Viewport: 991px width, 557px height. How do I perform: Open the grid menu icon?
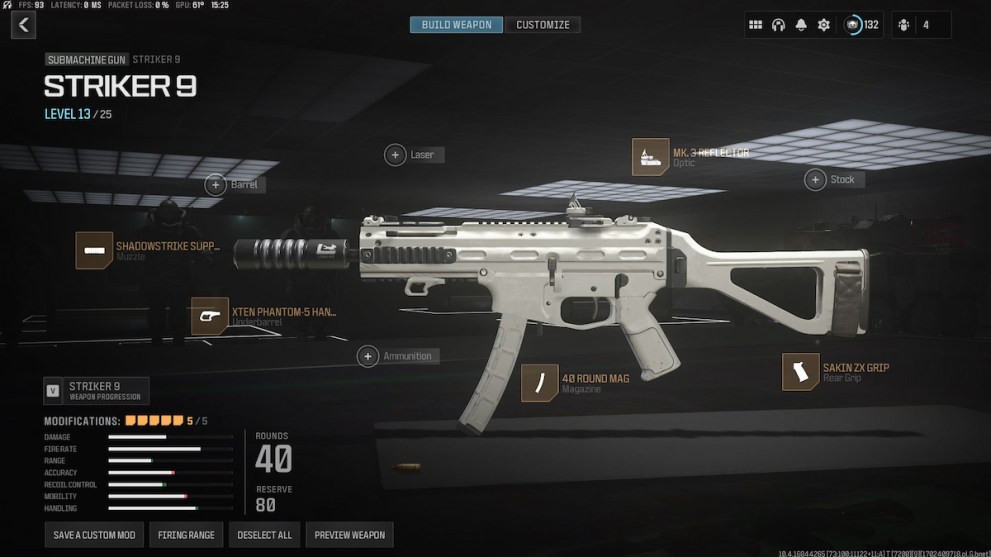[x=756, y=25]
